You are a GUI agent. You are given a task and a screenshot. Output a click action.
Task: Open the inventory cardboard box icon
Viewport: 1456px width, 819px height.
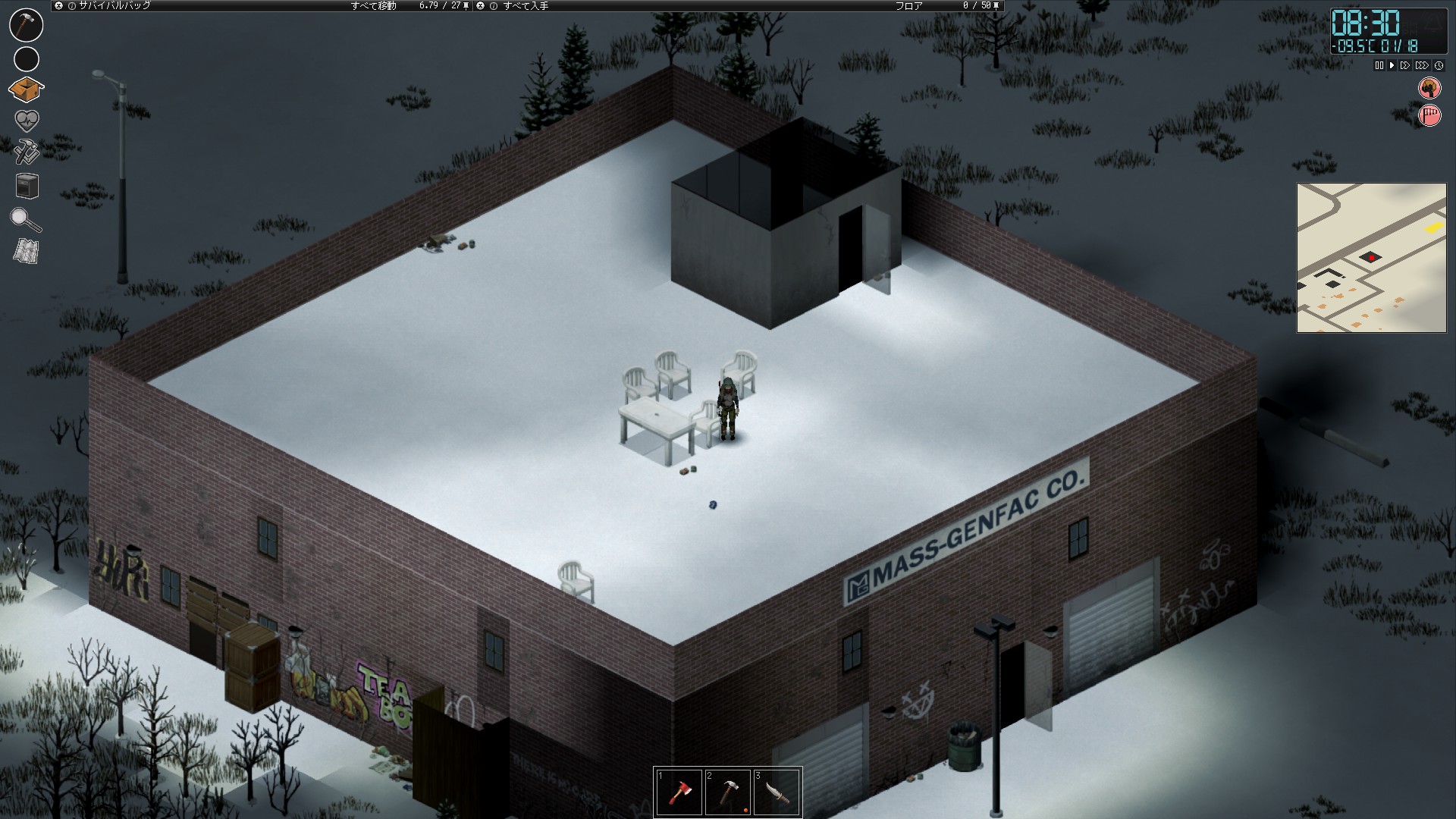point(27,90)
